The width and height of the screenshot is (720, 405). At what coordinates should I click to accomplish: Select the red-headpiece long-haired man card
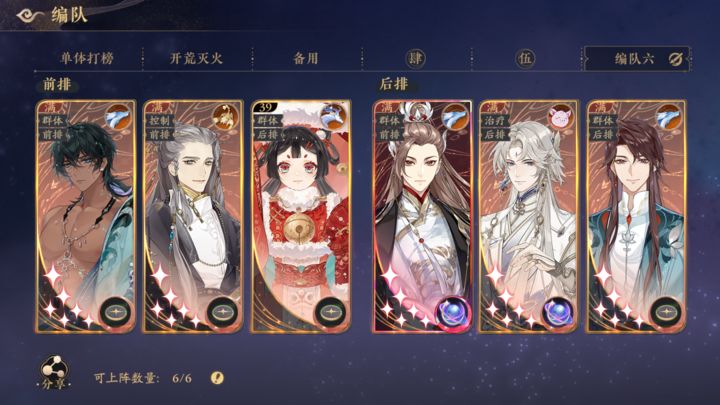[x=421, y=215]
